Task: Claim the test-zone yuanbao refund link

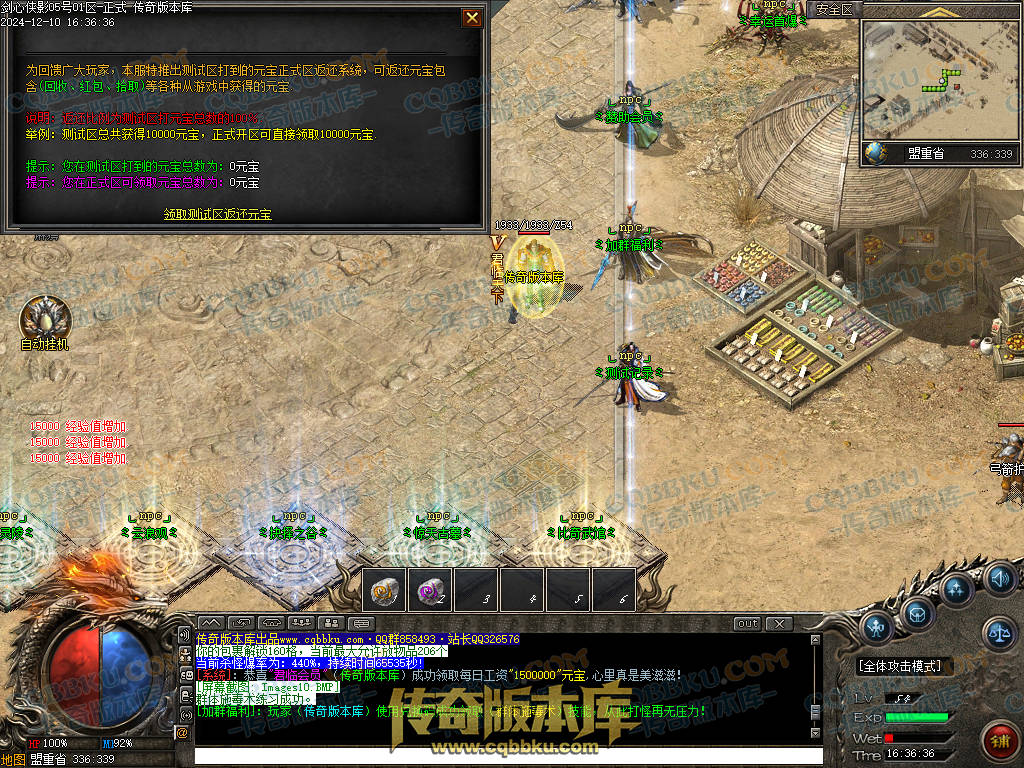Action: click(218, 214)
